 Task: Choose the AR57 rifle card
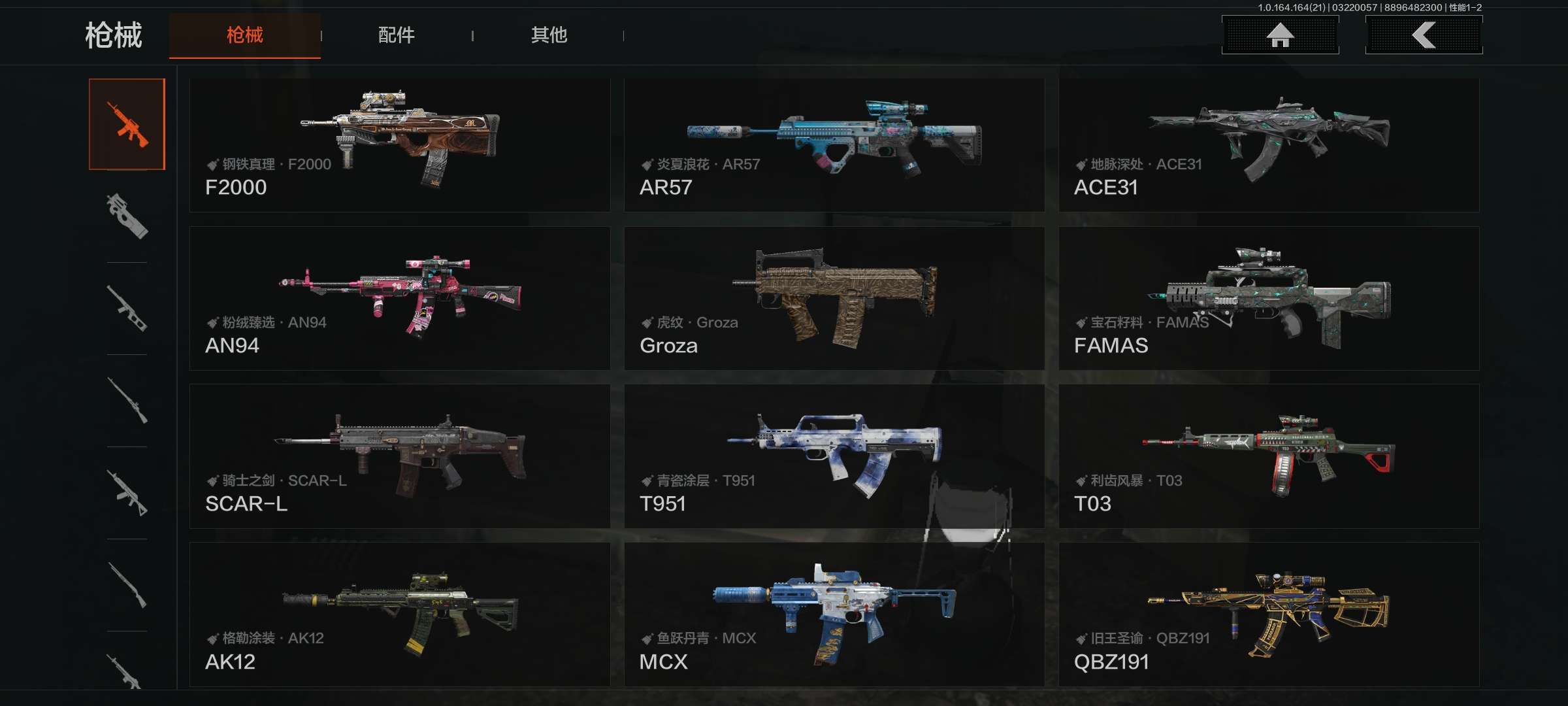point(834,145)
